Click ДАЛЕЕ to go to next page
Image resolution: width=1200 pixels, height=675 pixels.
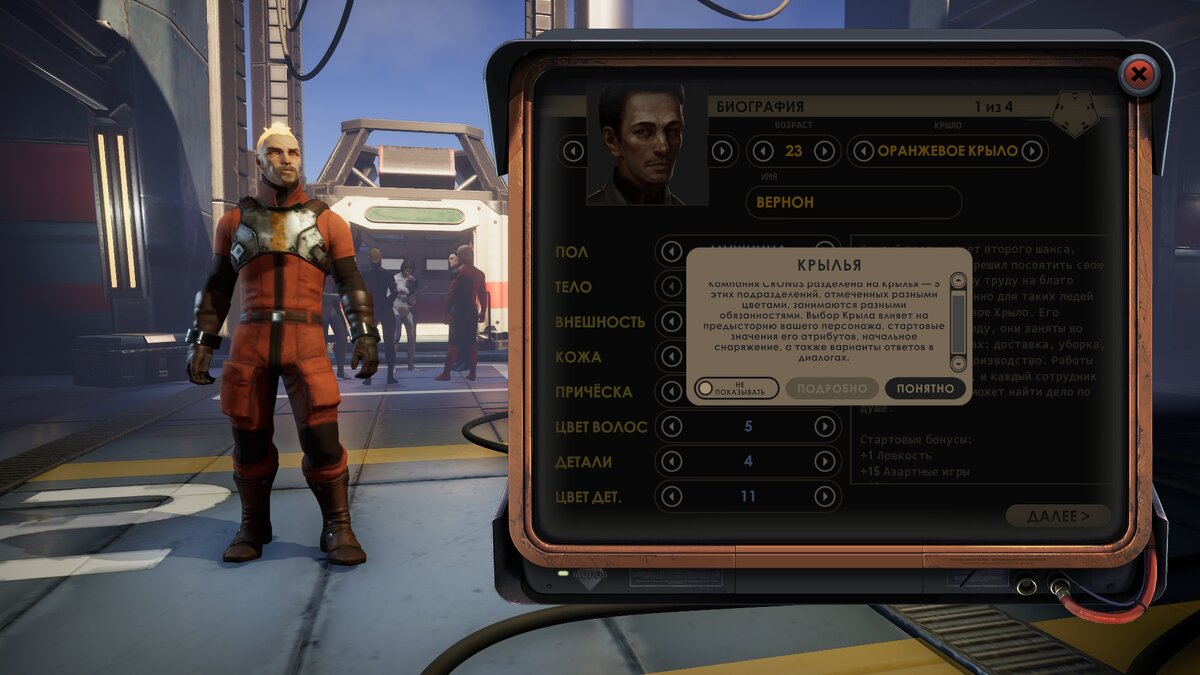[1058, 516]
